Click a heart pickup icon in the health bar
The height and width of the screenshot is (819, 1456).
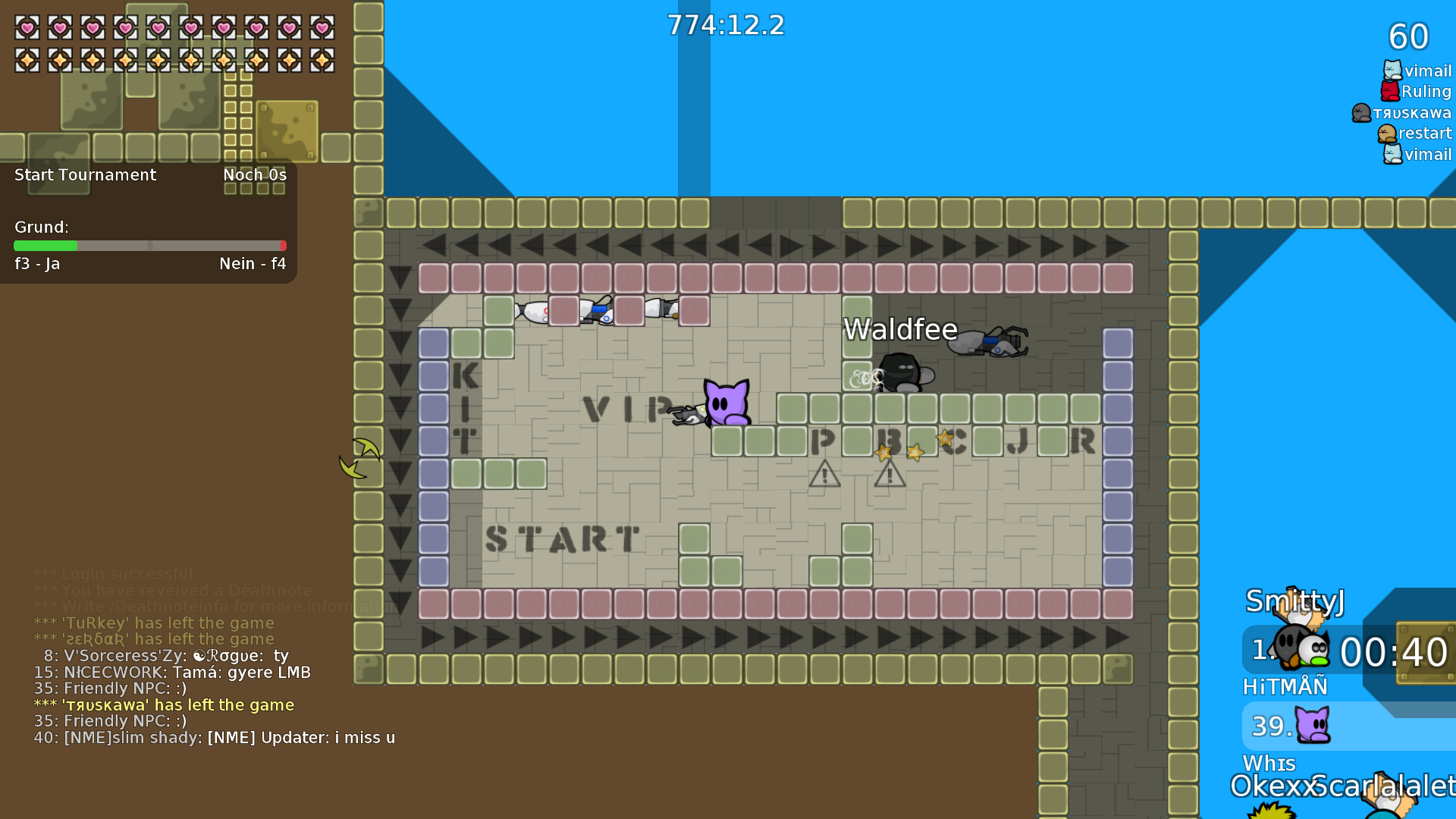point(27,27)
